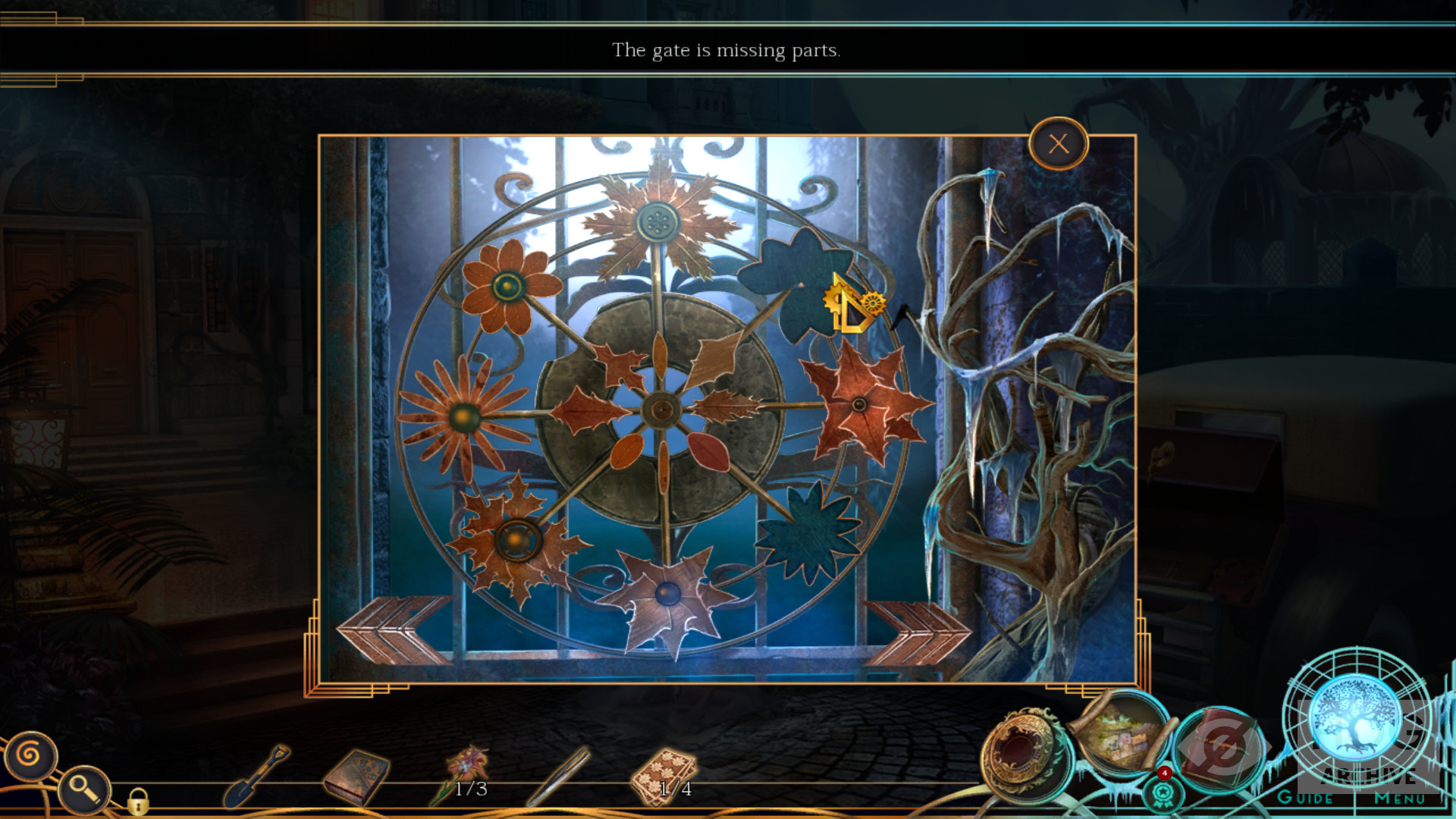The image size is (1456, 819).
Task: Use the glowing tree hint
Action: point(1355,716)
